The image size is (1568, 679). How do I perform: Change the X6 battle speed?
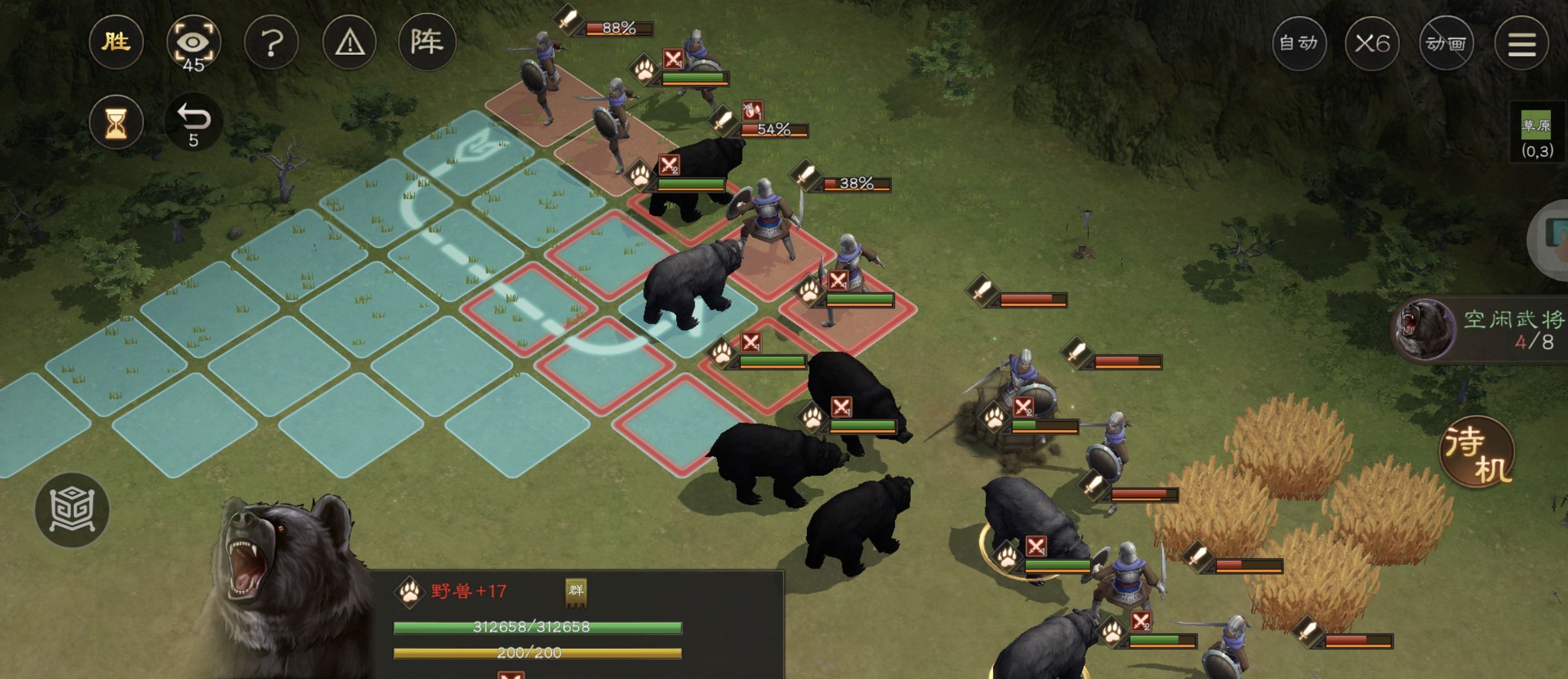(1372, 43)
